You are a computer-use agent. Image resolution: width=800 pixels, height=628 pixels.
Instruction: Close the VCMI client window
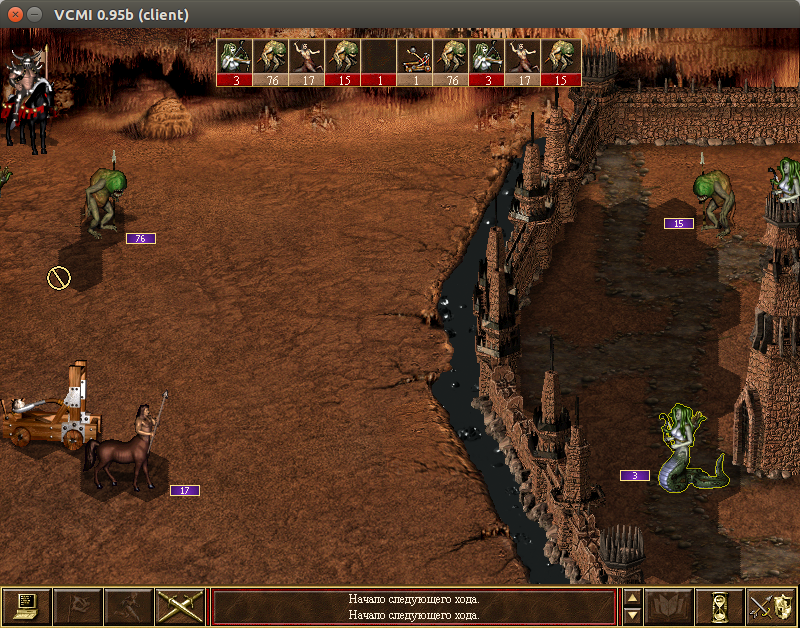(15, 15)
